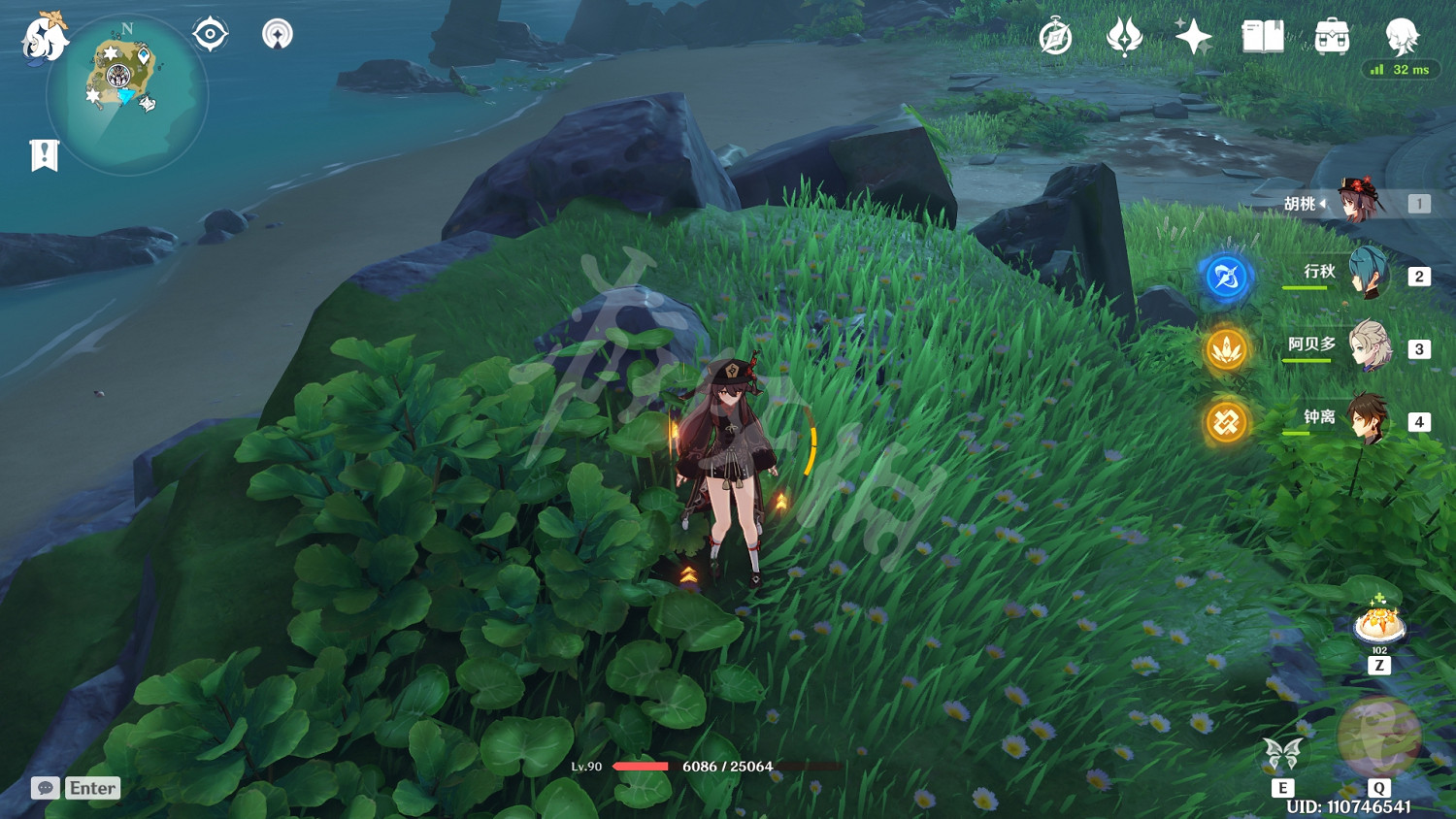Image resolution: width=1456 pixels, height=819 pixels.
Task: Open the quest log exclamation banner
Action: click(44, 155)
